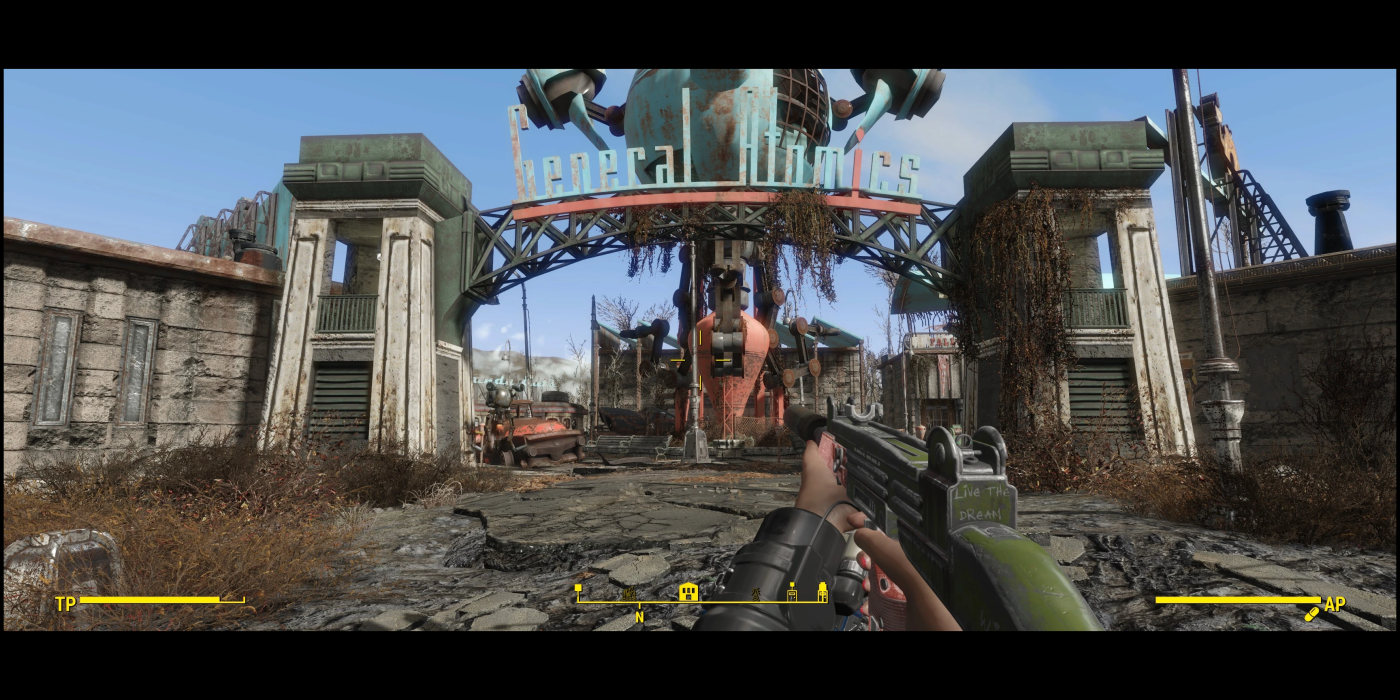Select the faded factory marker on the compass

coord(630,594)
